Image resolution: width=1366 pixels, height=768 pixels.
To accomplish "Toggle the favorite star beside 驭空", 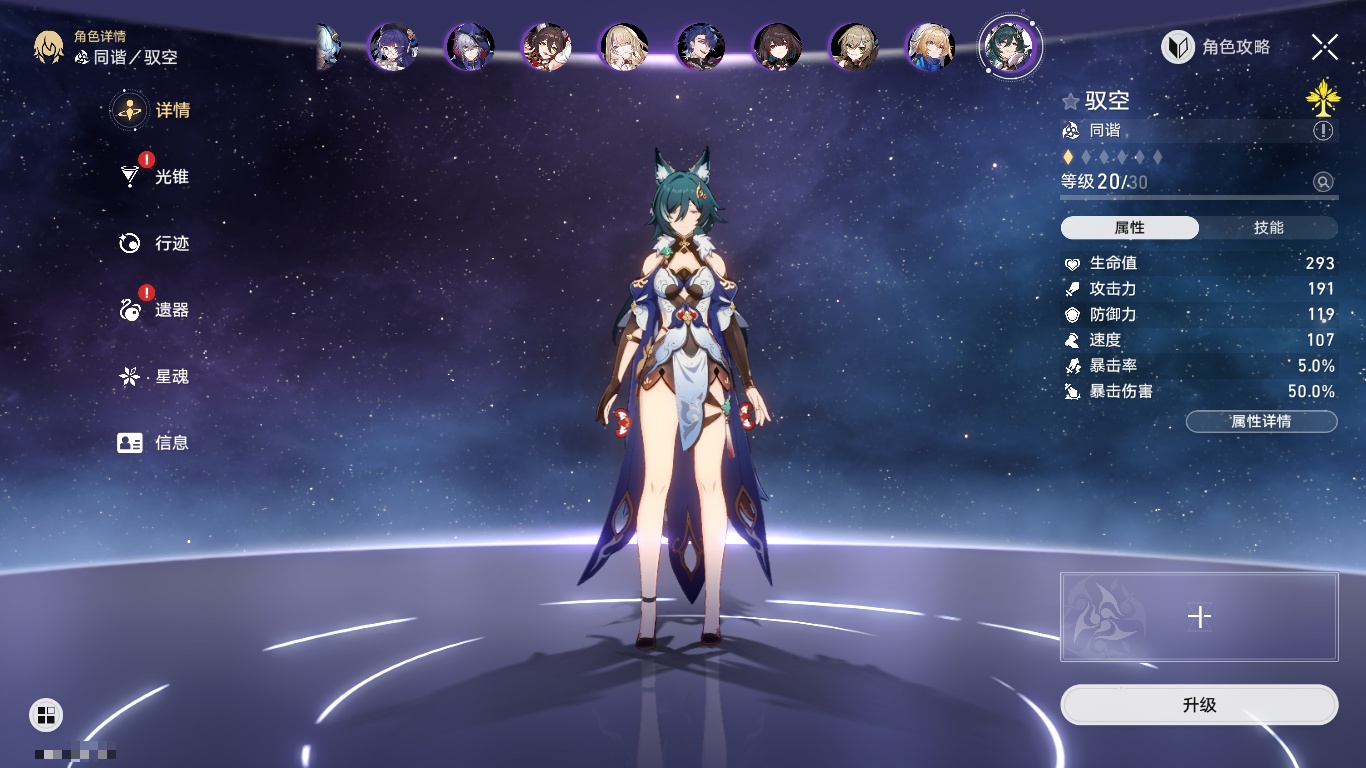I will pos(1071,101).
